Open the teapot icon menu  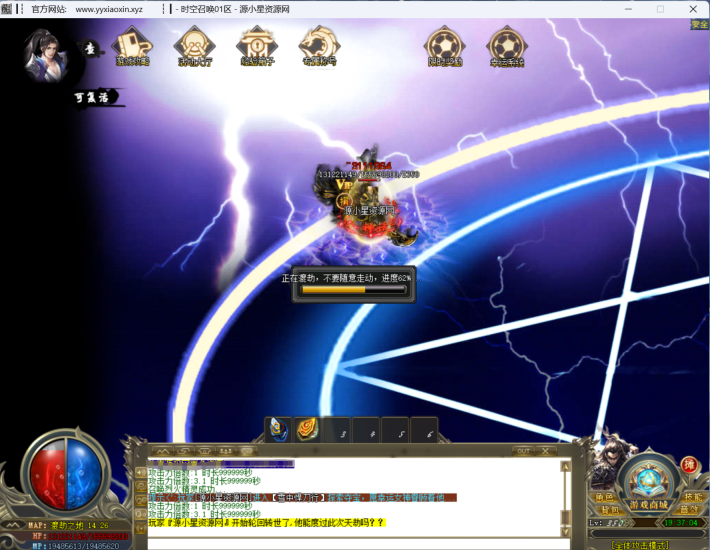(x=131, y=46)
